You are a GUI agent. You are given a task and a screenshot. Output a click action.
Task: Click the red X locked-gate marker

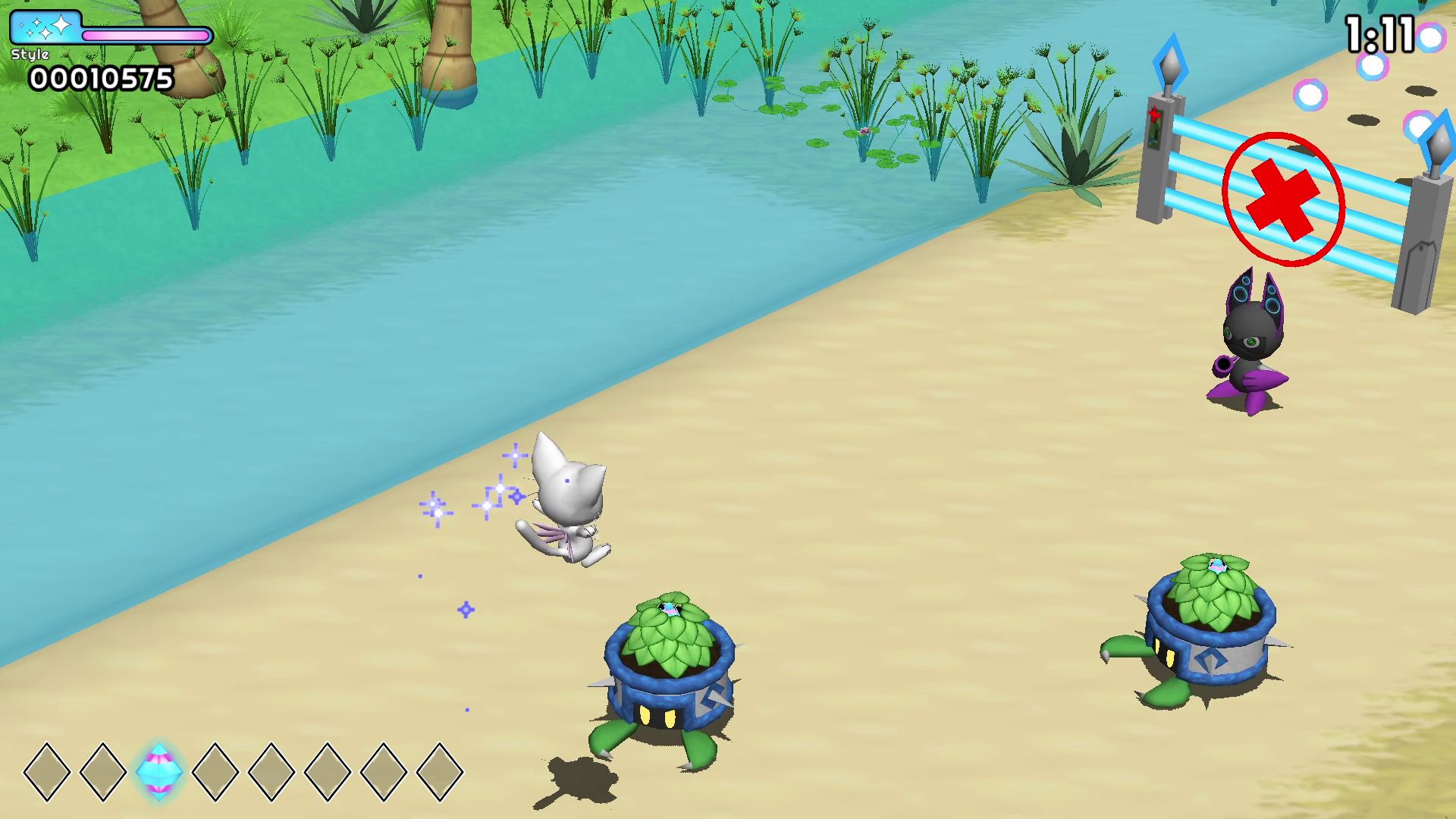click(x=1283, y=199)
